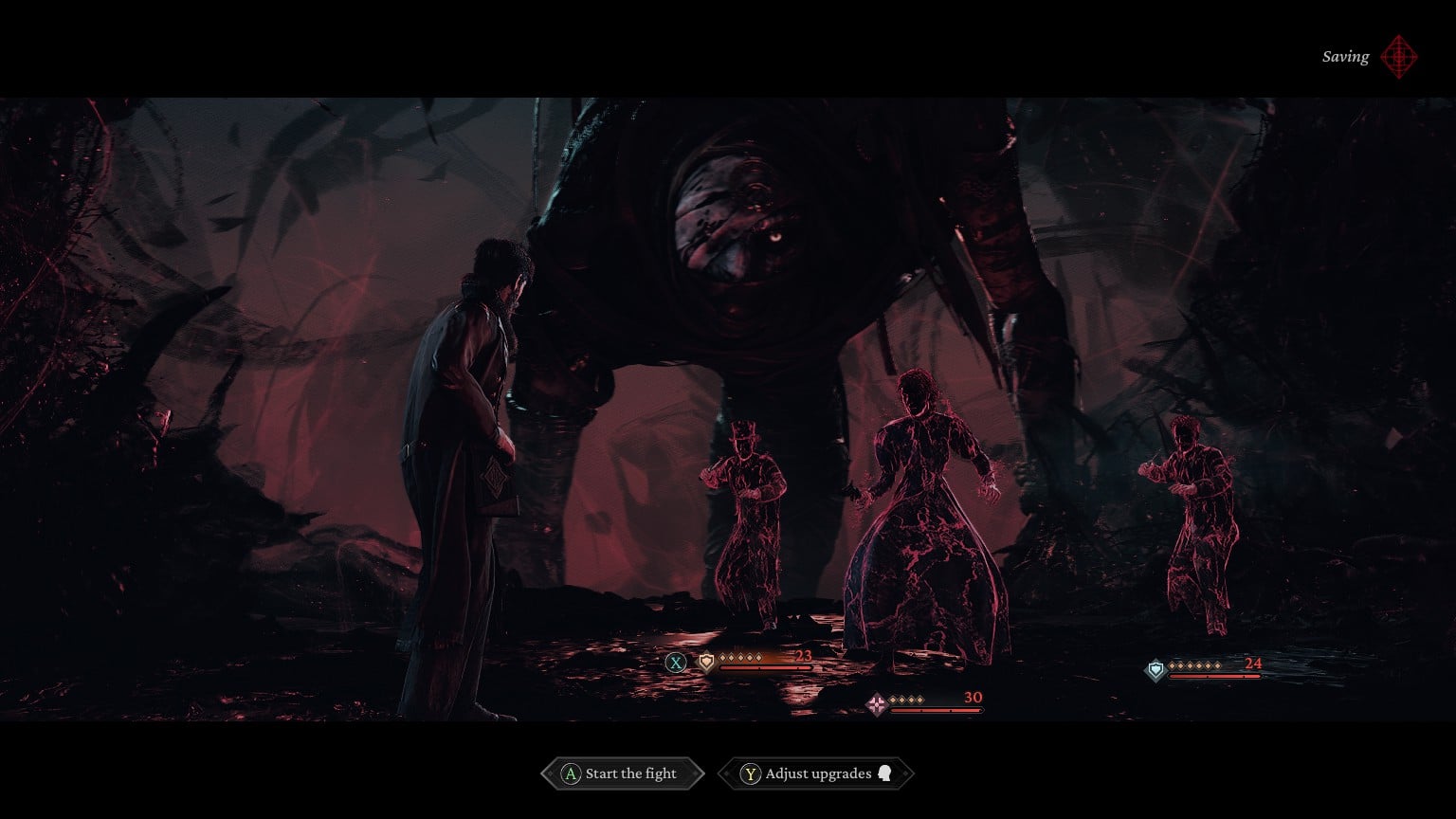Toggle the last diamond pip beside 24

click(x=1218, y=666)
